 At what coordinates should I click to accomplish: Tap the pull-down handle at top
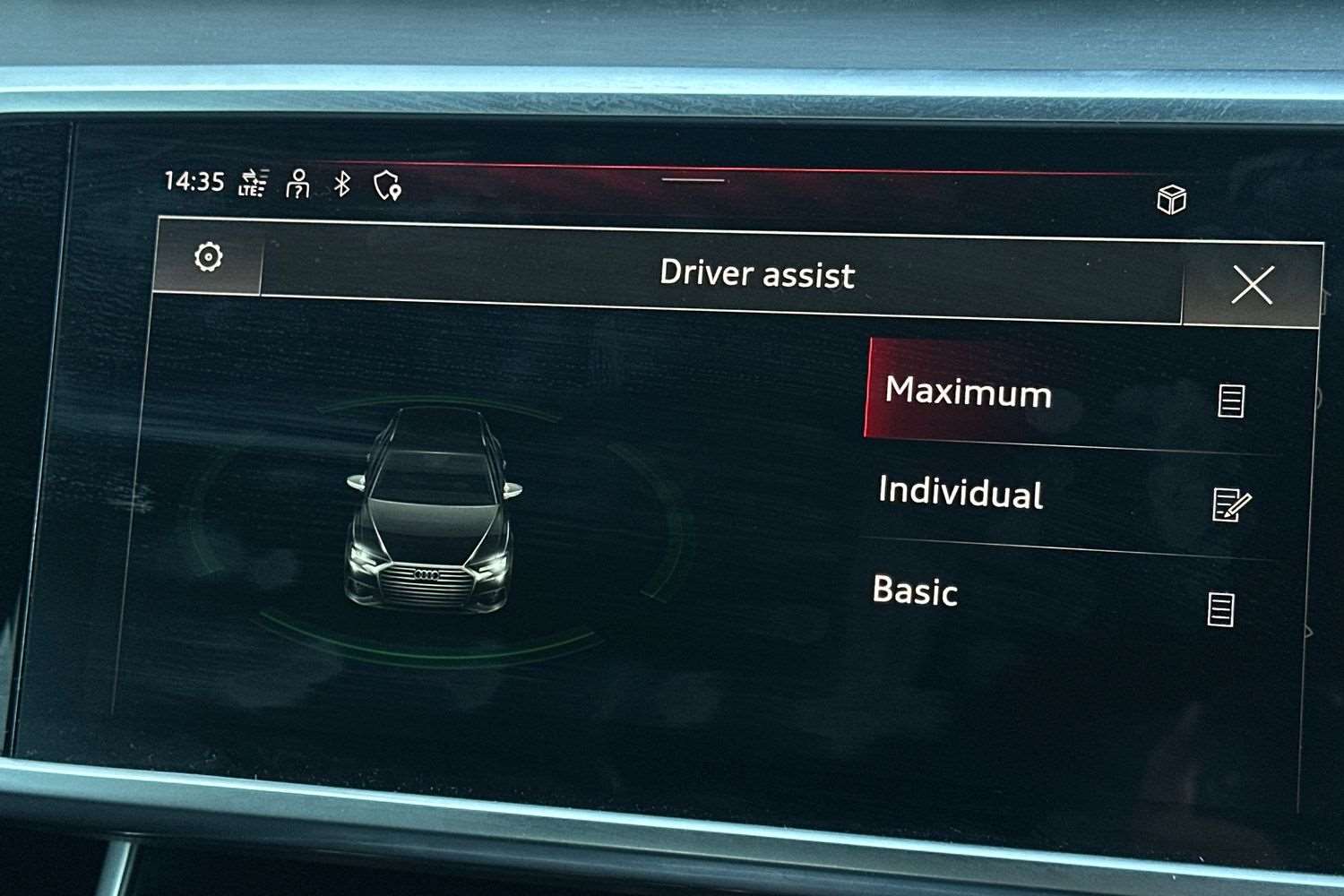pyautogui.click(x=693, y=180)
